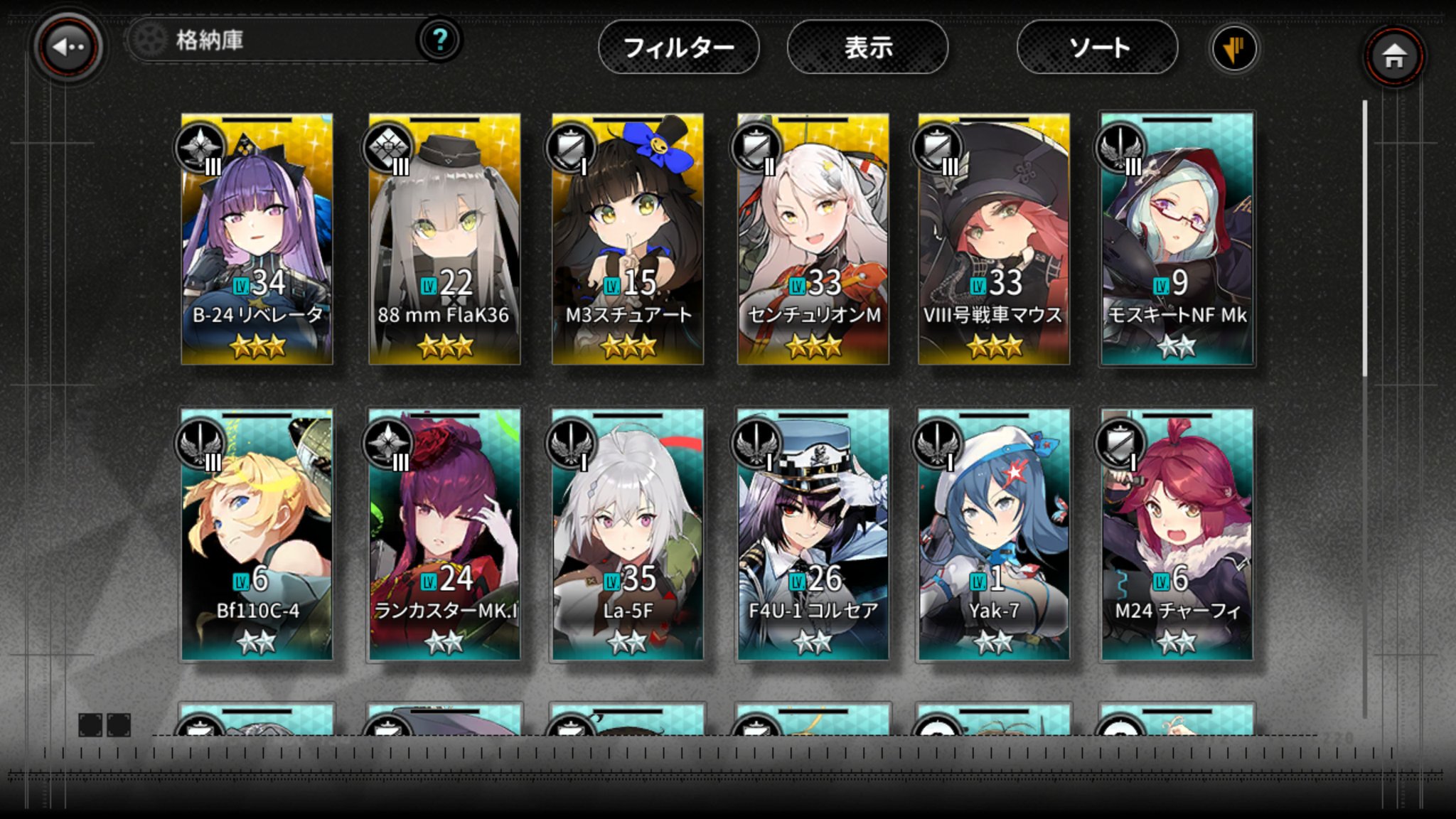Viewport: 1456px width, 819px height.
Task: Open the フィルター filter options
Action: pos(678,48)
